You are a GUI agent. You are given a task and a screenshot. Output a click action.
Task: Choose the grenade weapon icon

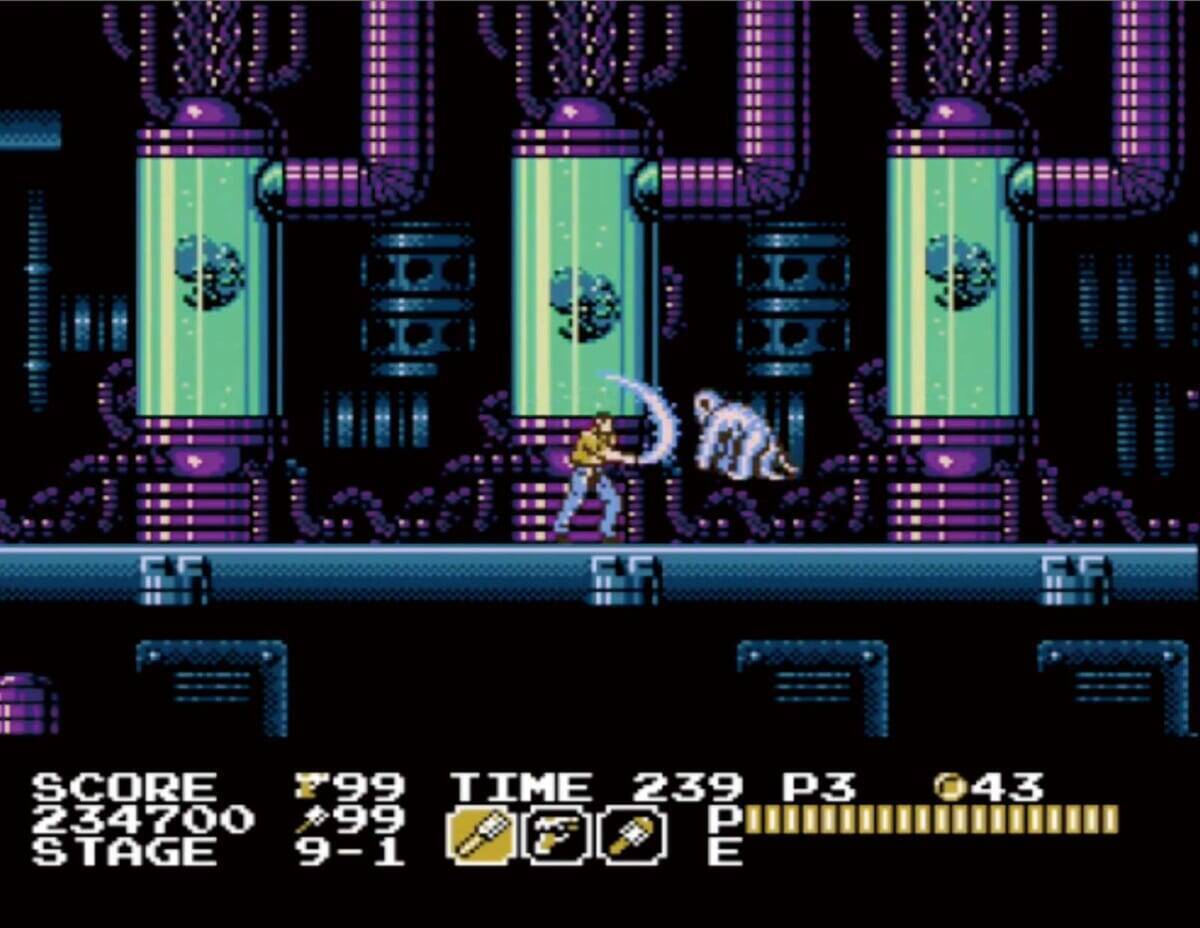click(633, 835)
